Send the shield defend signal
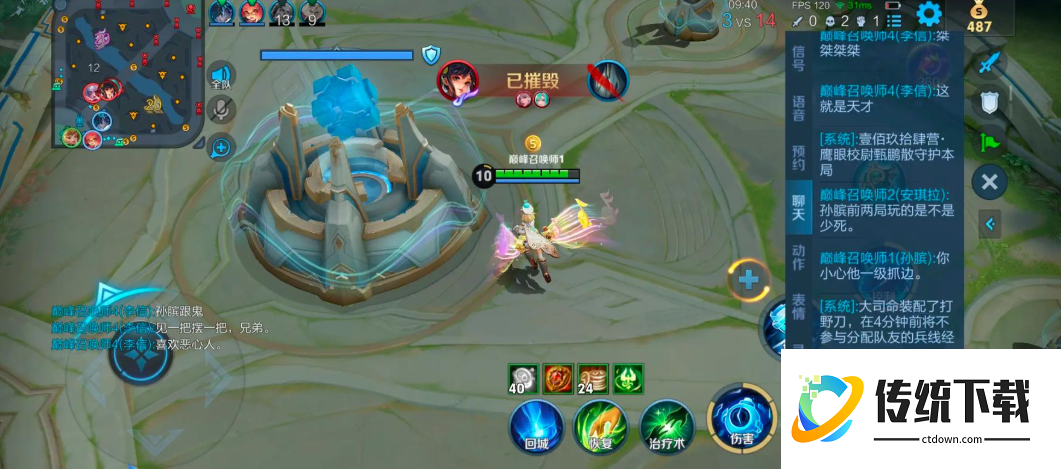 [989, 101]
